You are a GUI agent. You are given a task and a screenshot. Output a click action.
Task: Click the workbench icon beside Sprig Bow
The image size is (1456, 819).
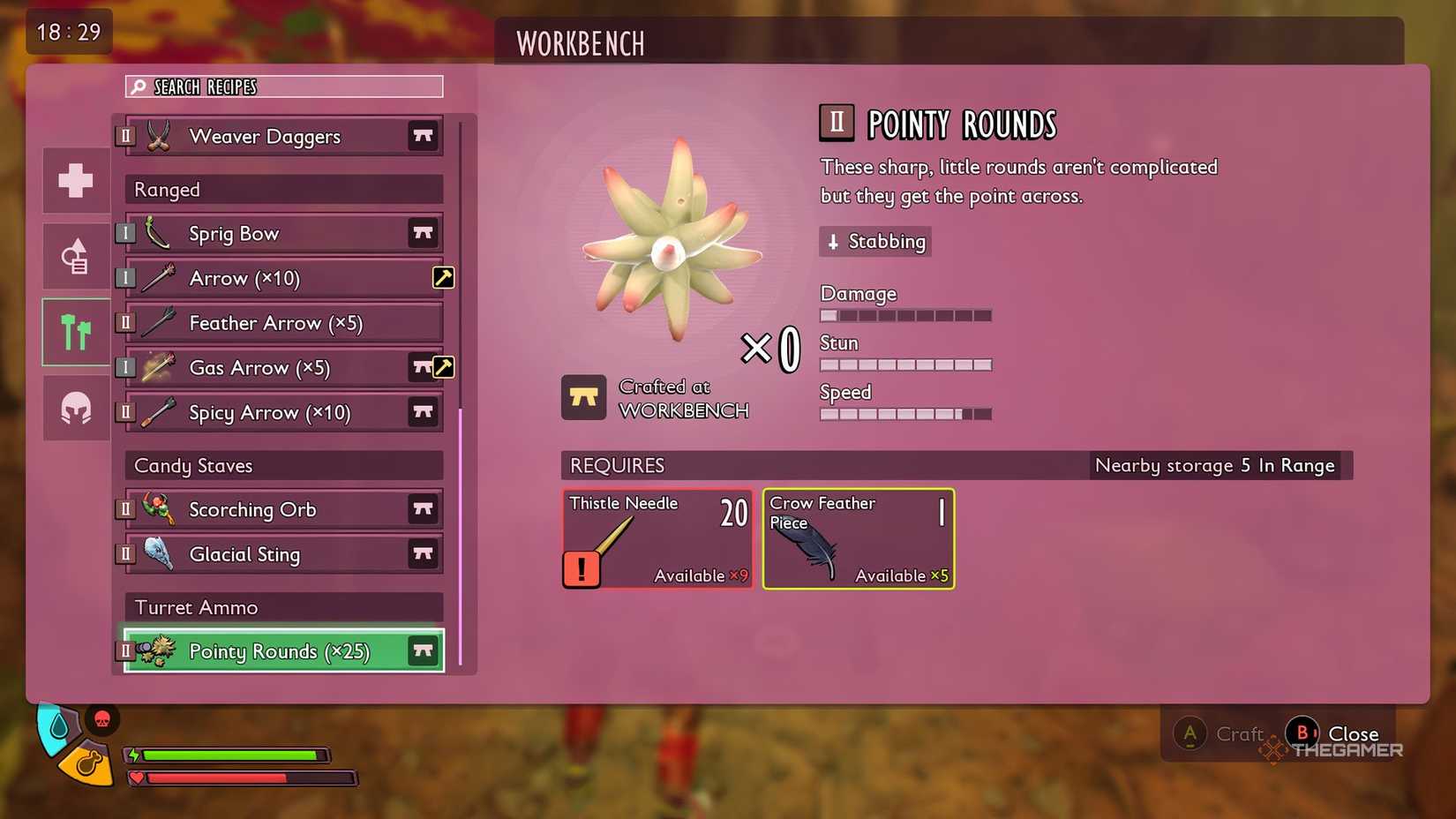point(423,233)
